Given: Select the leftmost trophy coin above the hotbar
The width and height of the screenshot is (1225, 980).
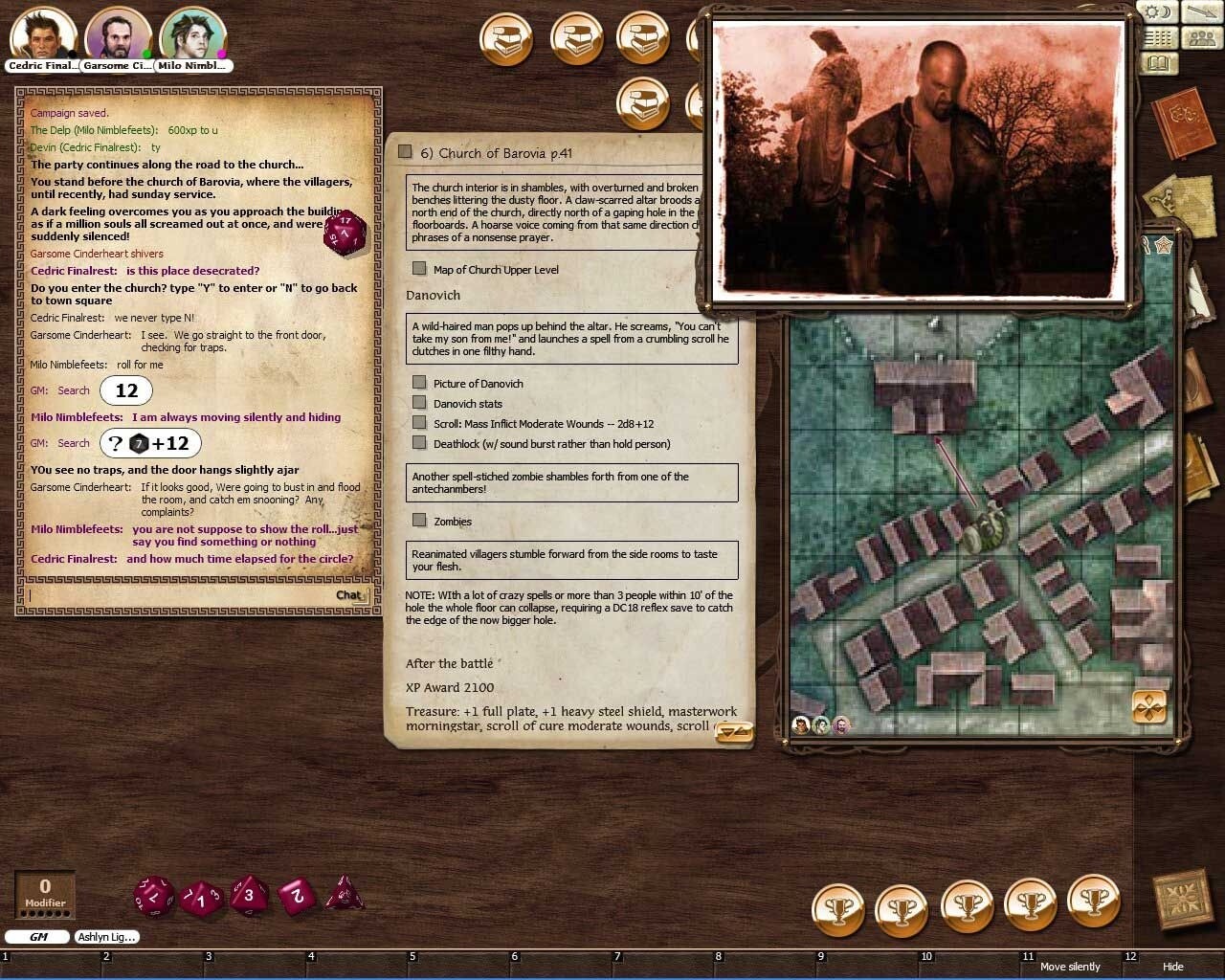Looking at the screenshot, I should [839, 907].
